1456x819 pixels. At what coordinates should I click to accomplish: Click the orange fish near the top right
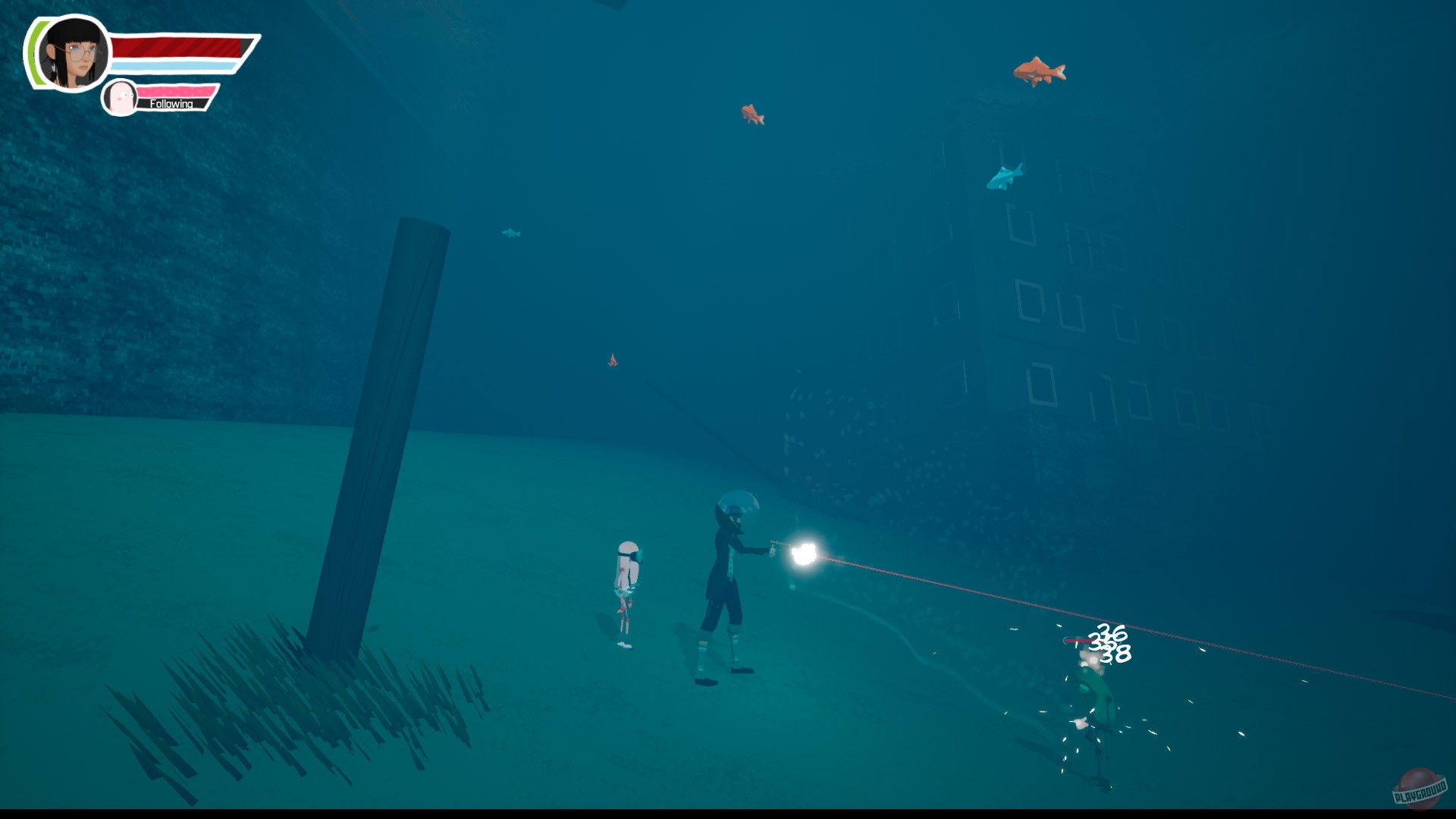[x=1040, y=72]
